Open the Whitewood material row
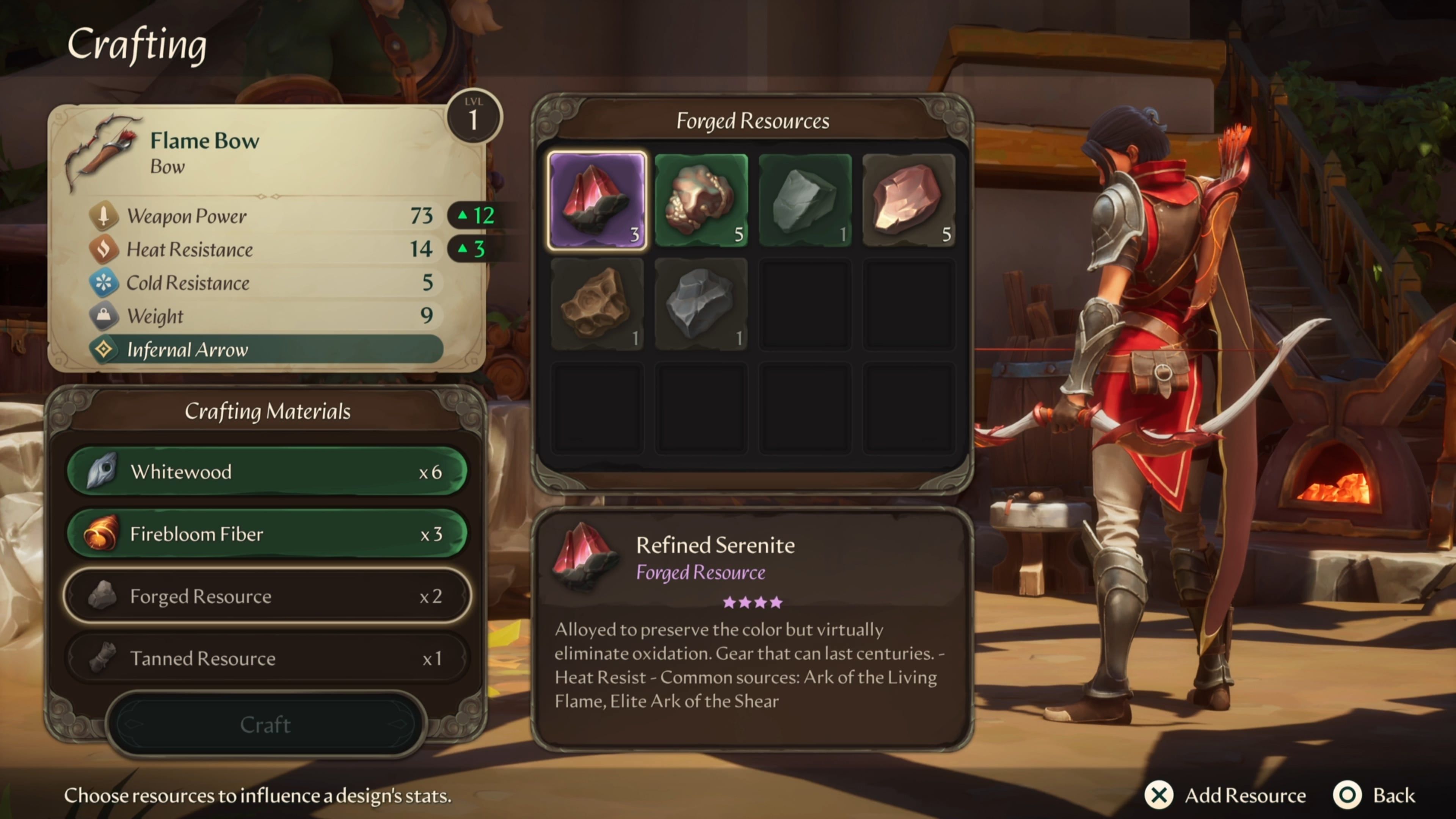Image resolution: width=1456 pixels, height=819 pixels. click(266, 471)
